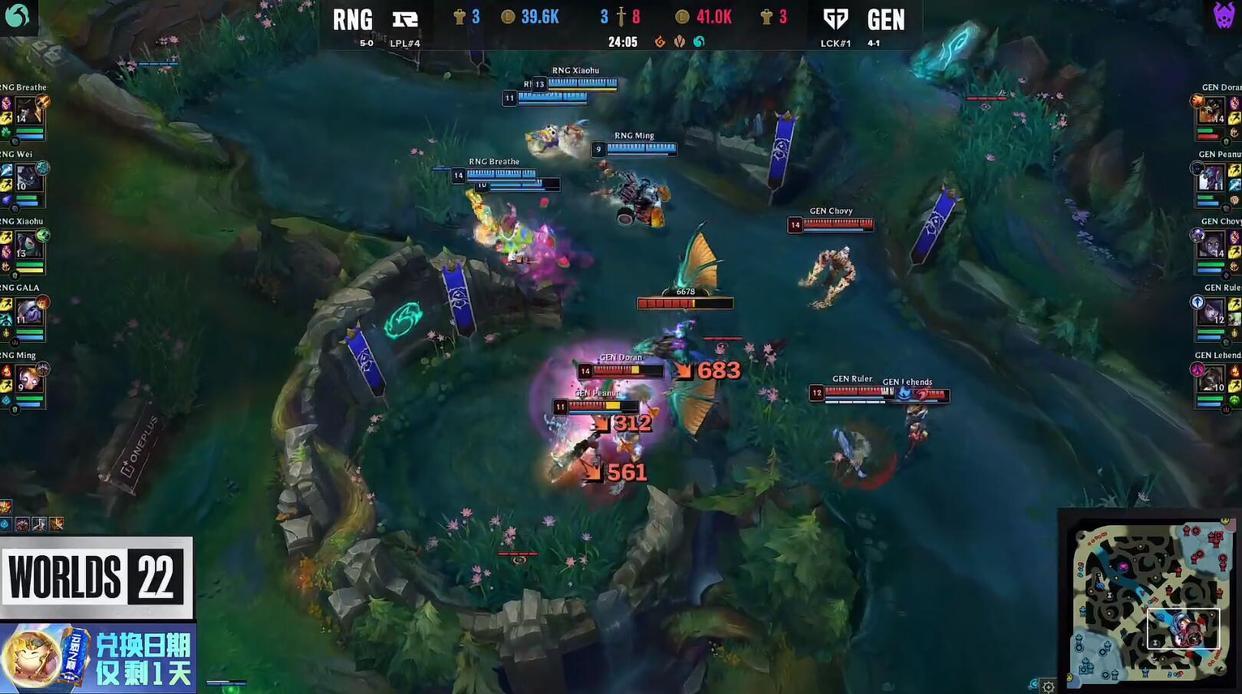
Task: Select RNG Breathe's champion portrait
Action: [x=29, y=111]
